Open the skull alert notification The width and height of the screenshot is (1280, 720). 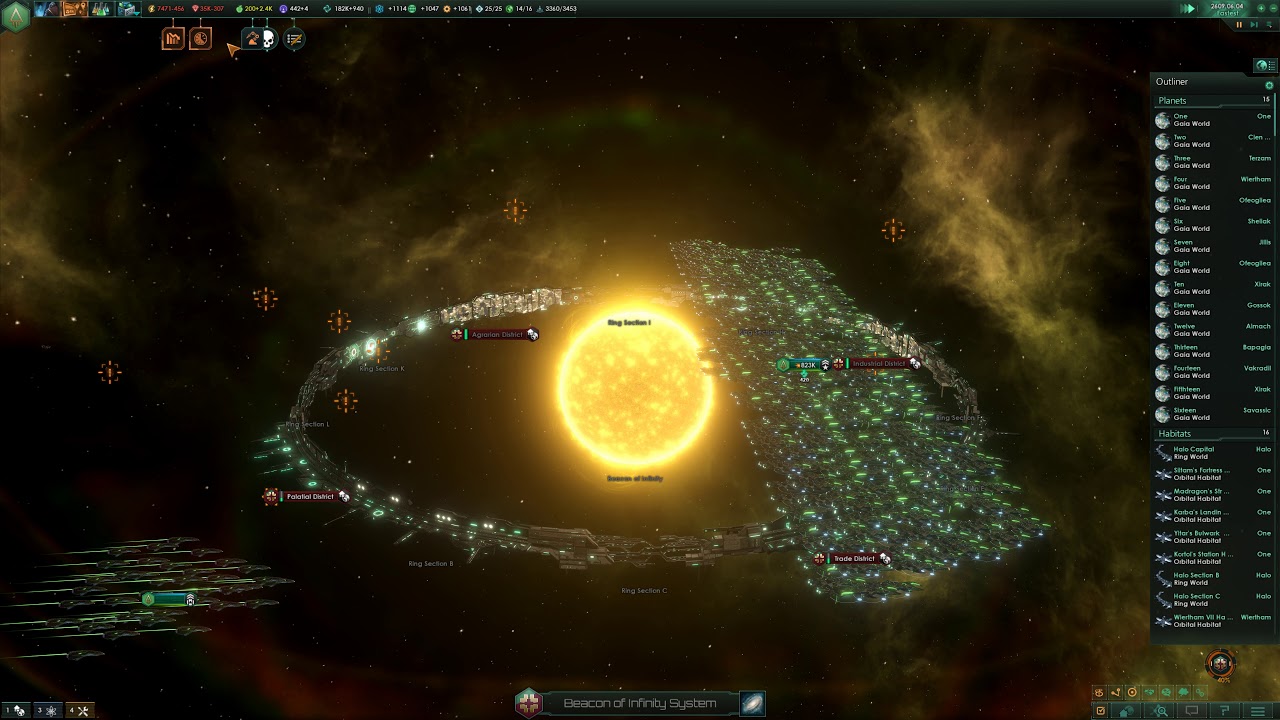[268, 39]
